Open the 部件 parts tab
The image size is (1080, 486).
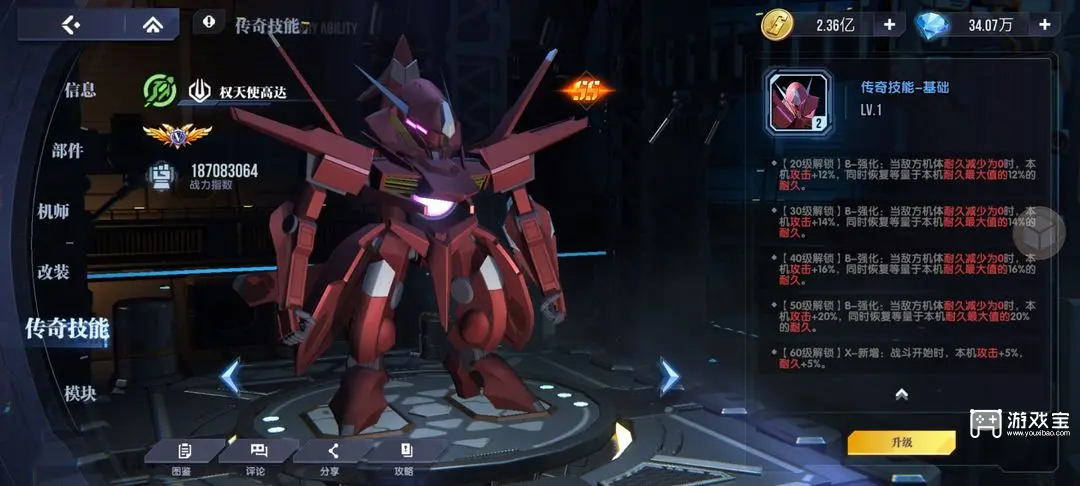tap(68, 151)
